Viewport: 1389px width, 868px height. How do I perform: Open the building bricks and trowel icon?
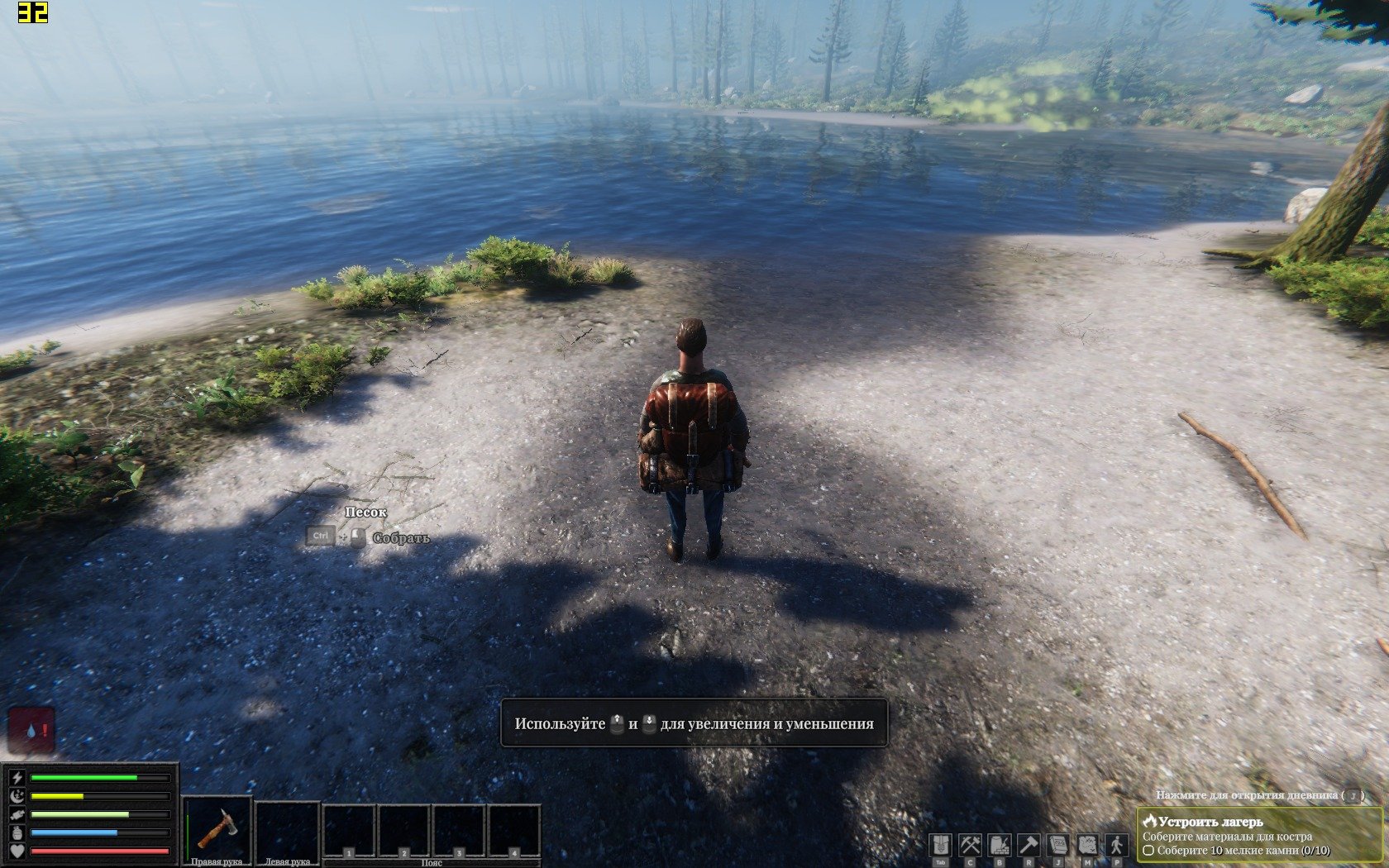[1000, 845]
